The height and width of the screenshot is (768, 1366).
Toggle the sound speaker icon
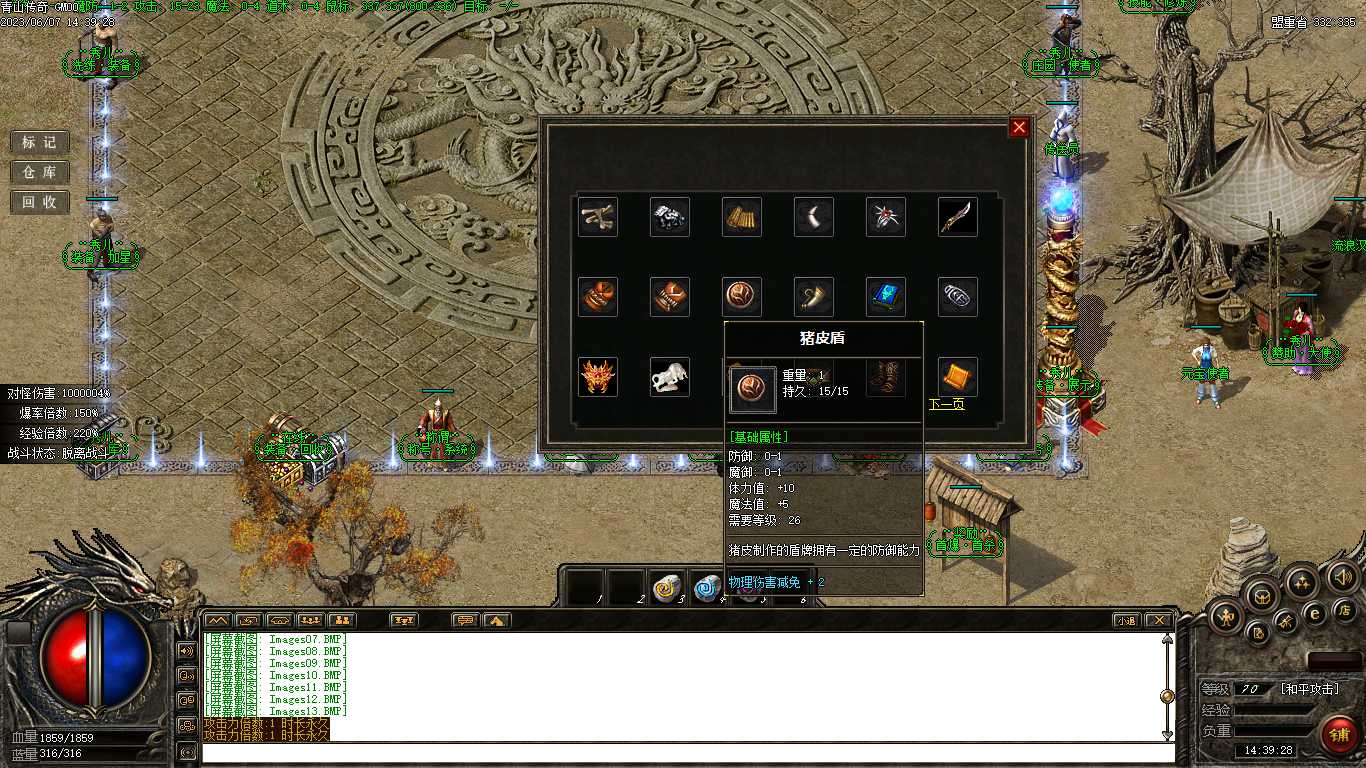click(x=1342, y=577)
